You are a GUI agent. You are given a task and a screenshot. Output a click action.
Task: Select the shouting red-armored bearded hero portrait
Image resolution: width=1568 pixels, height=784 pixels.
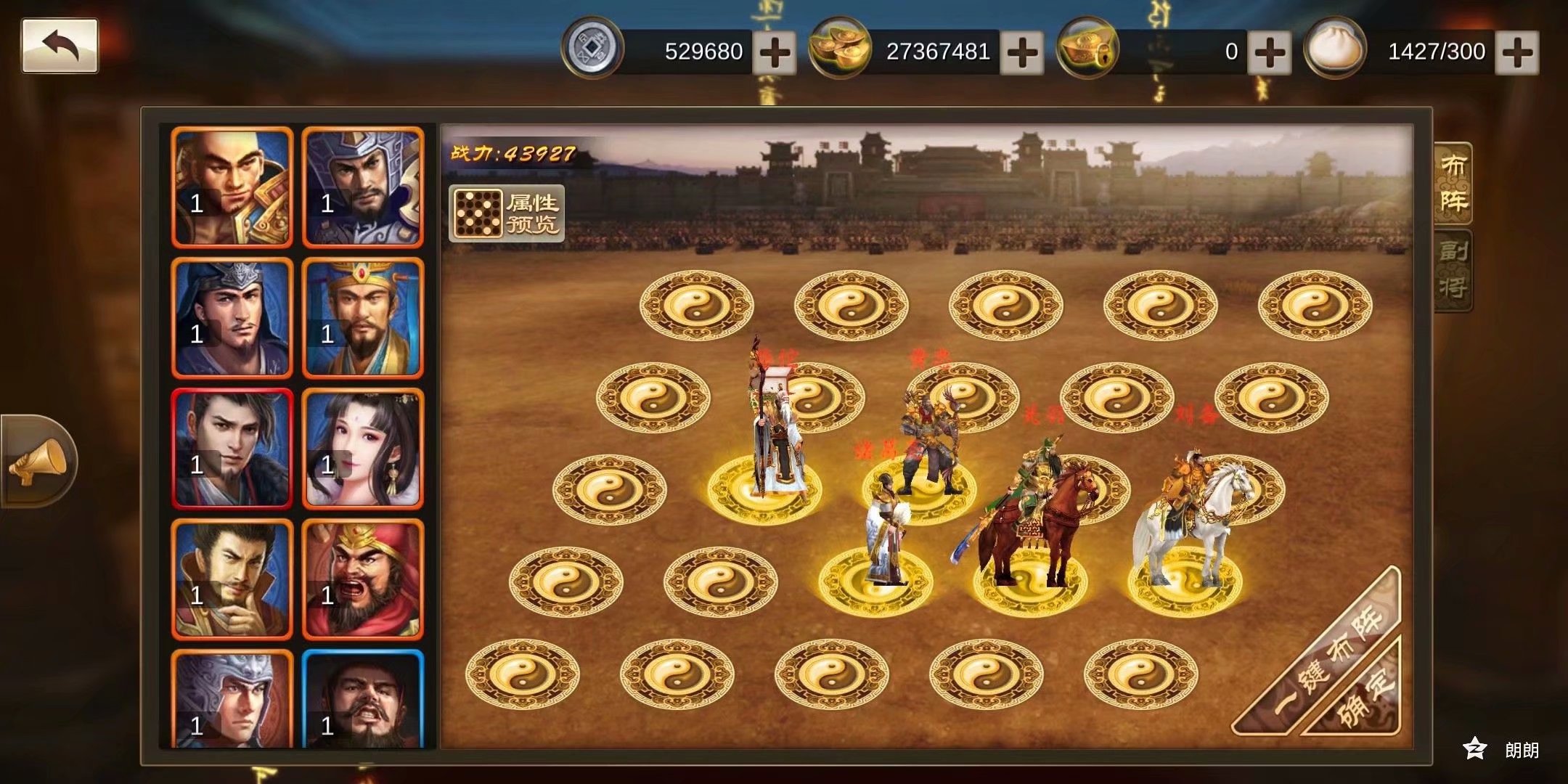click(362, 579)
